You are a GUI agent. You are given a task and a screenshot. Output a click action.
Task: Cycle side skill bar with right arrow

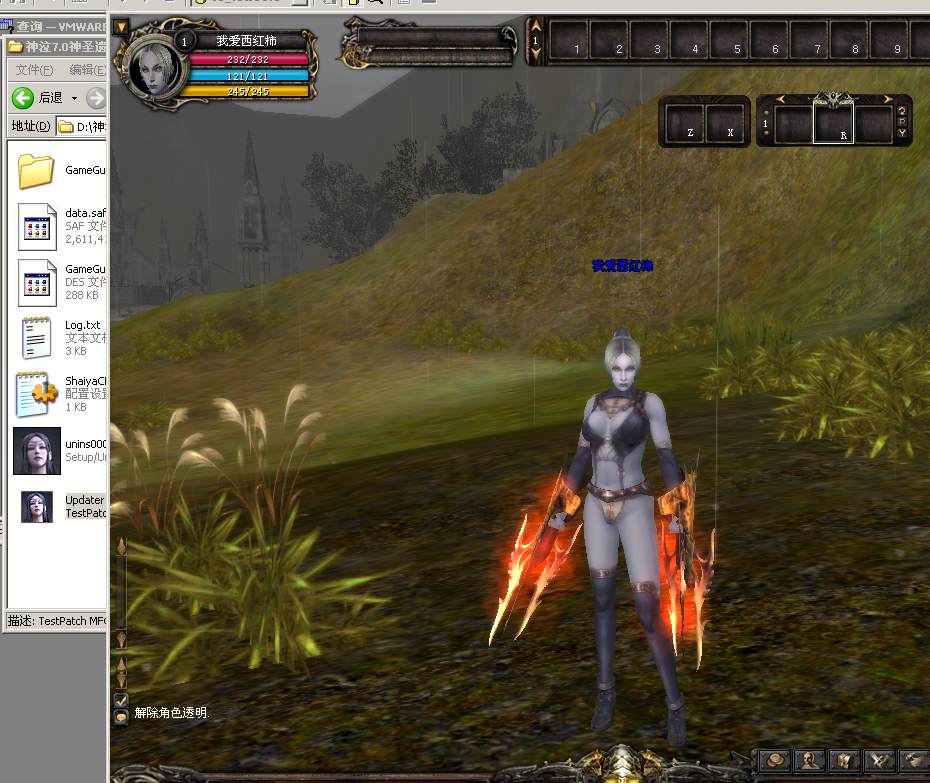887,99
